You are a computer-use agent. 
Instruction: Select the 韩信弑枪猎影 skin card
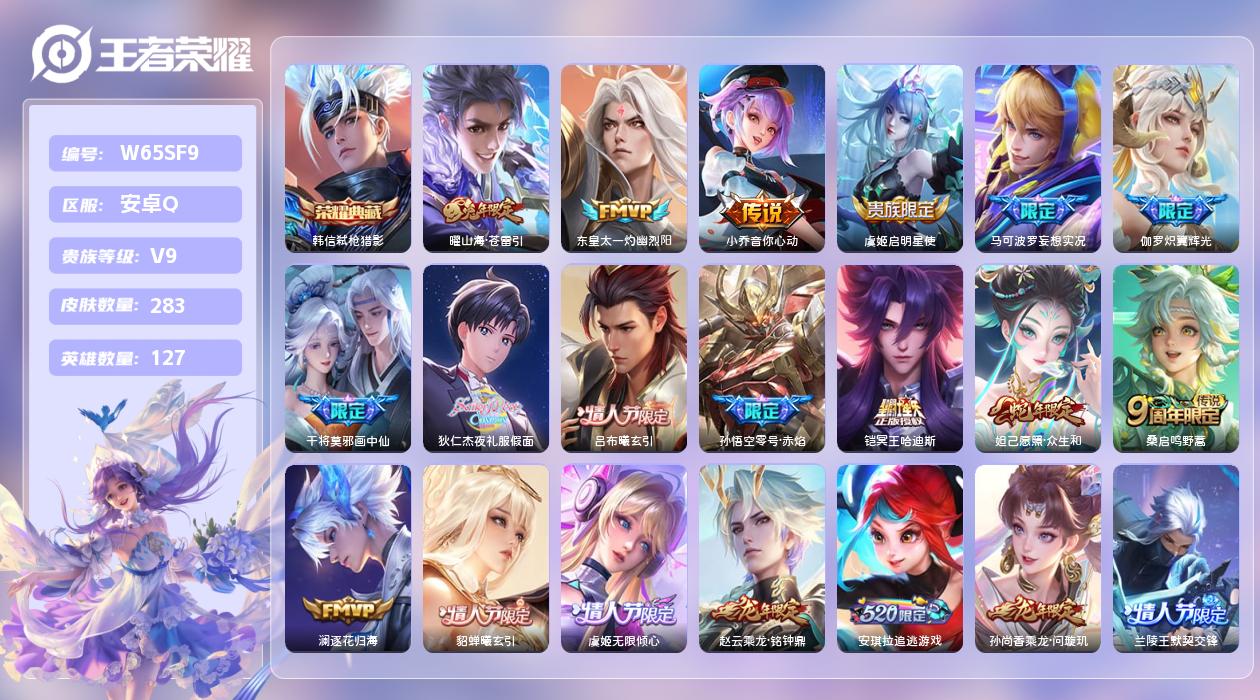[348, 158]
